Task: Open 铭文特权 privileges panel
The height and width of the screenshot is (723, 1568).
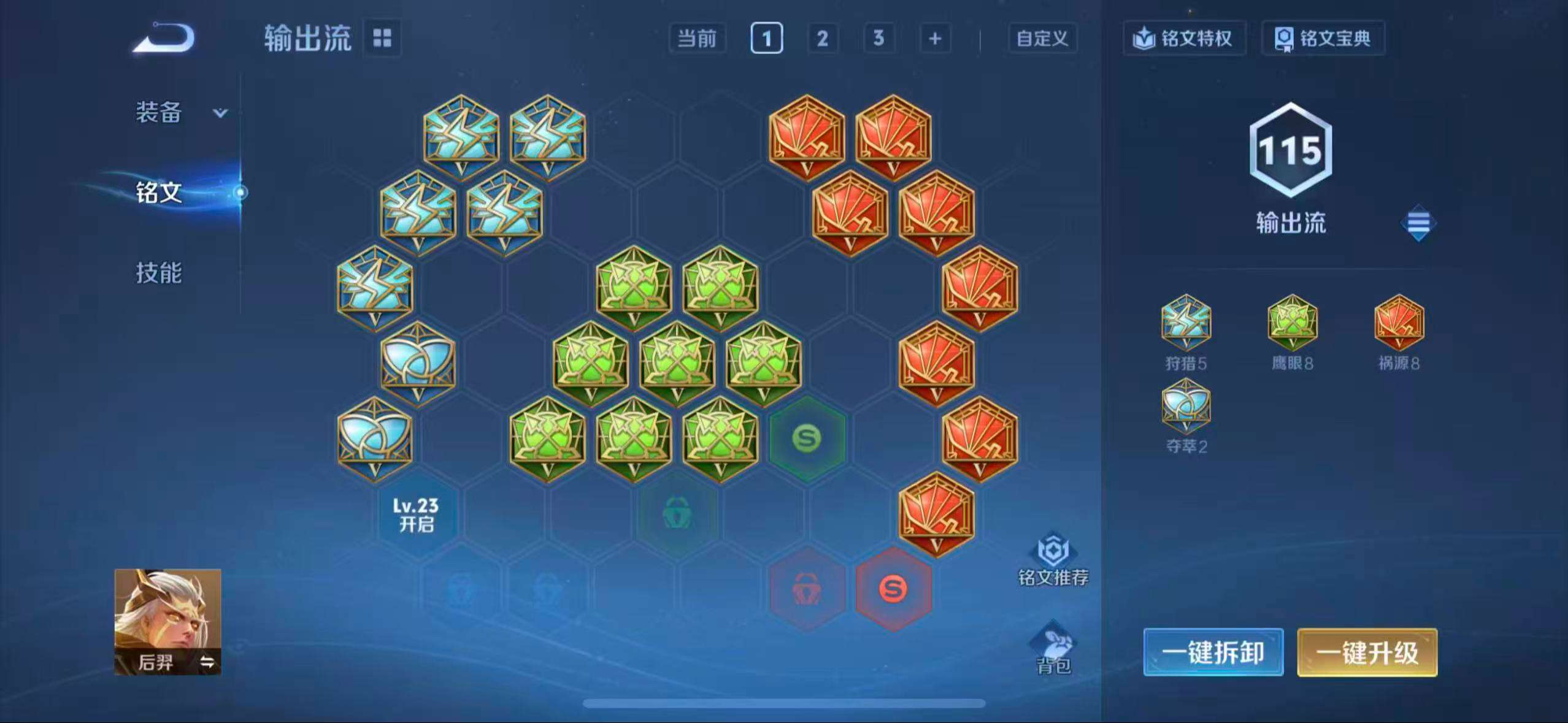Action: pyautogui.click(x=1183, y=39)
